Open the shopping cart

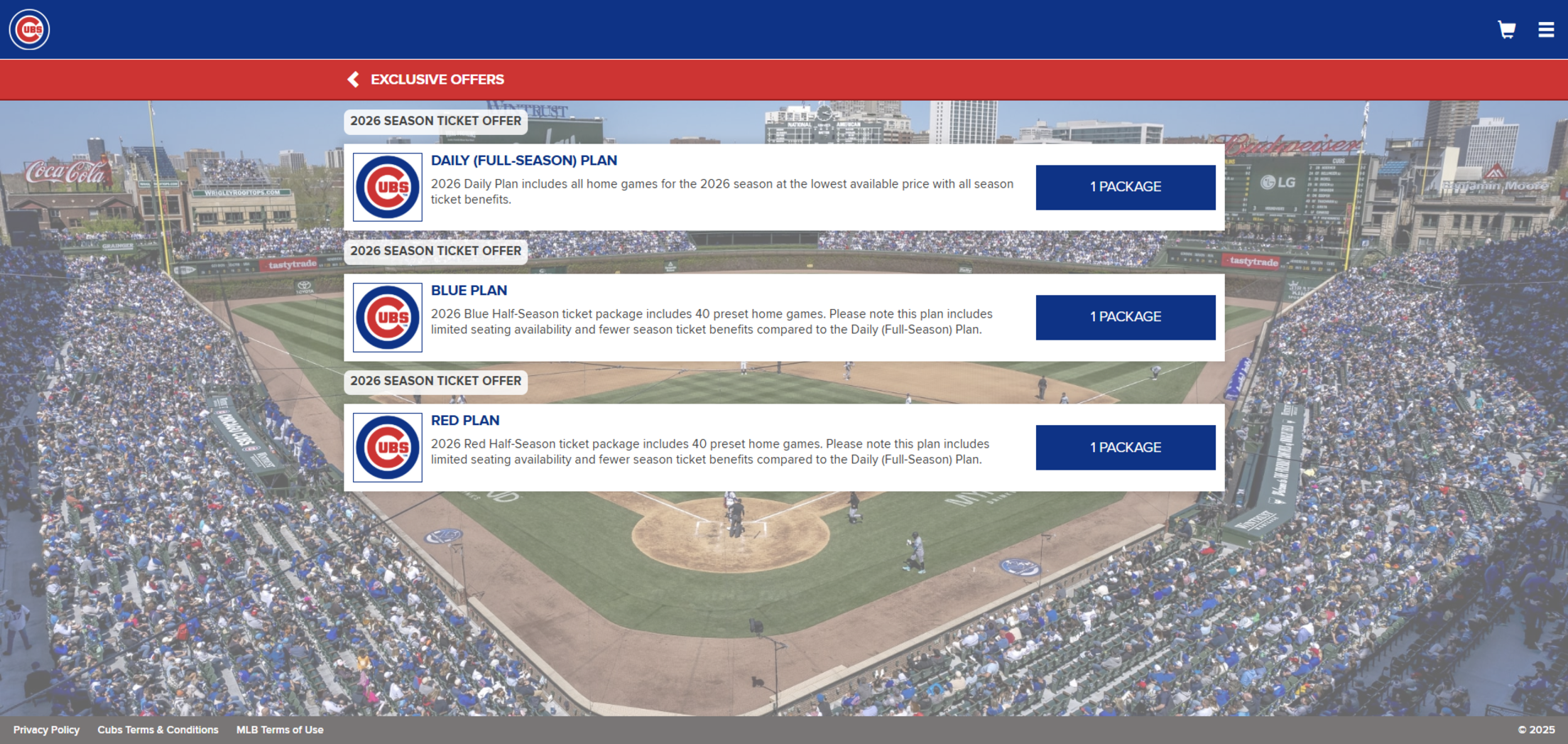pos(1506,29)
